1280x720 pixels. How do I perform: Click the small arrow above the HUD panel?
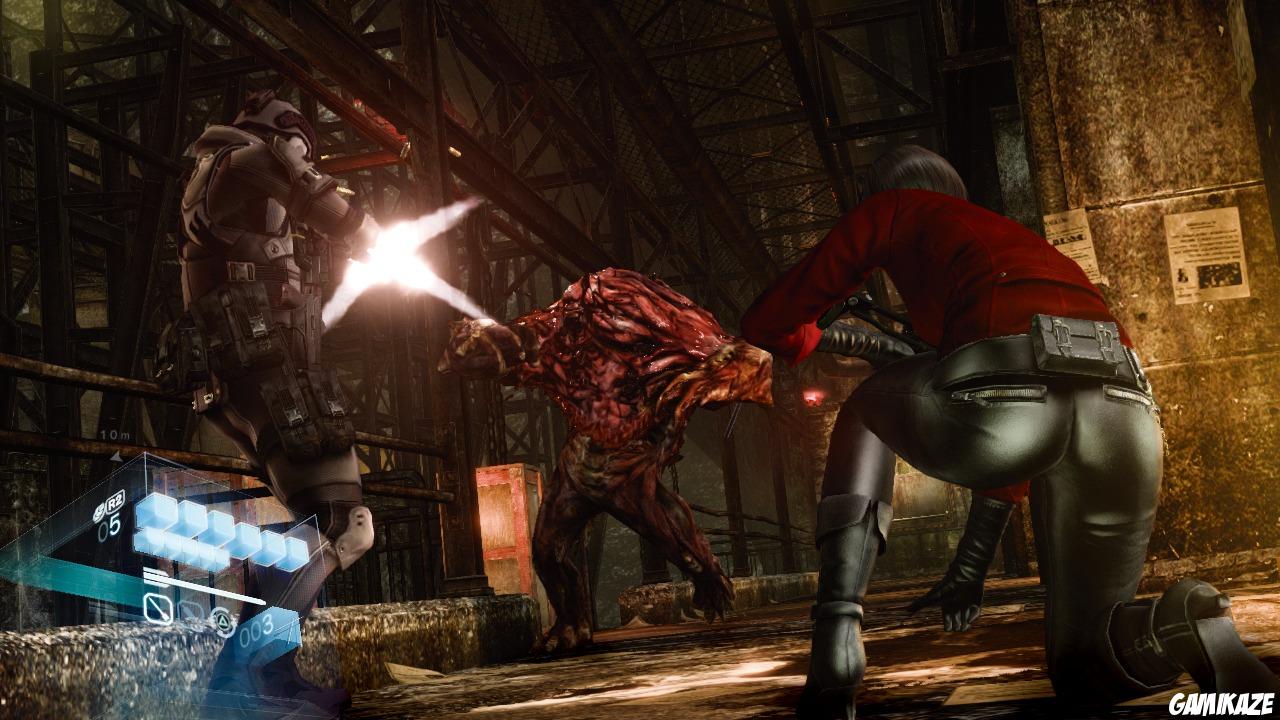click(117, 455)
